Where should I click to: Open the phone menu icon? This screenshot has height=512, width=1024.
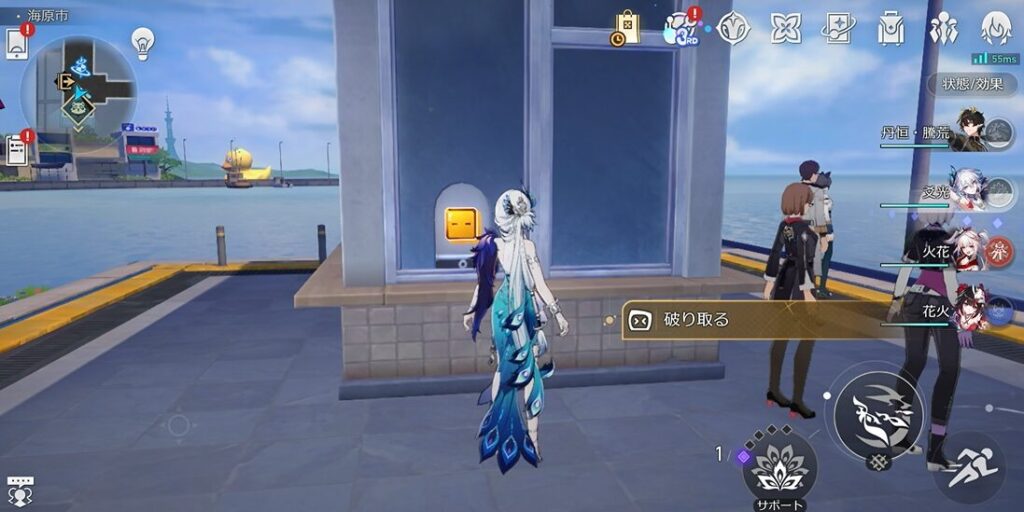(17, 44)
